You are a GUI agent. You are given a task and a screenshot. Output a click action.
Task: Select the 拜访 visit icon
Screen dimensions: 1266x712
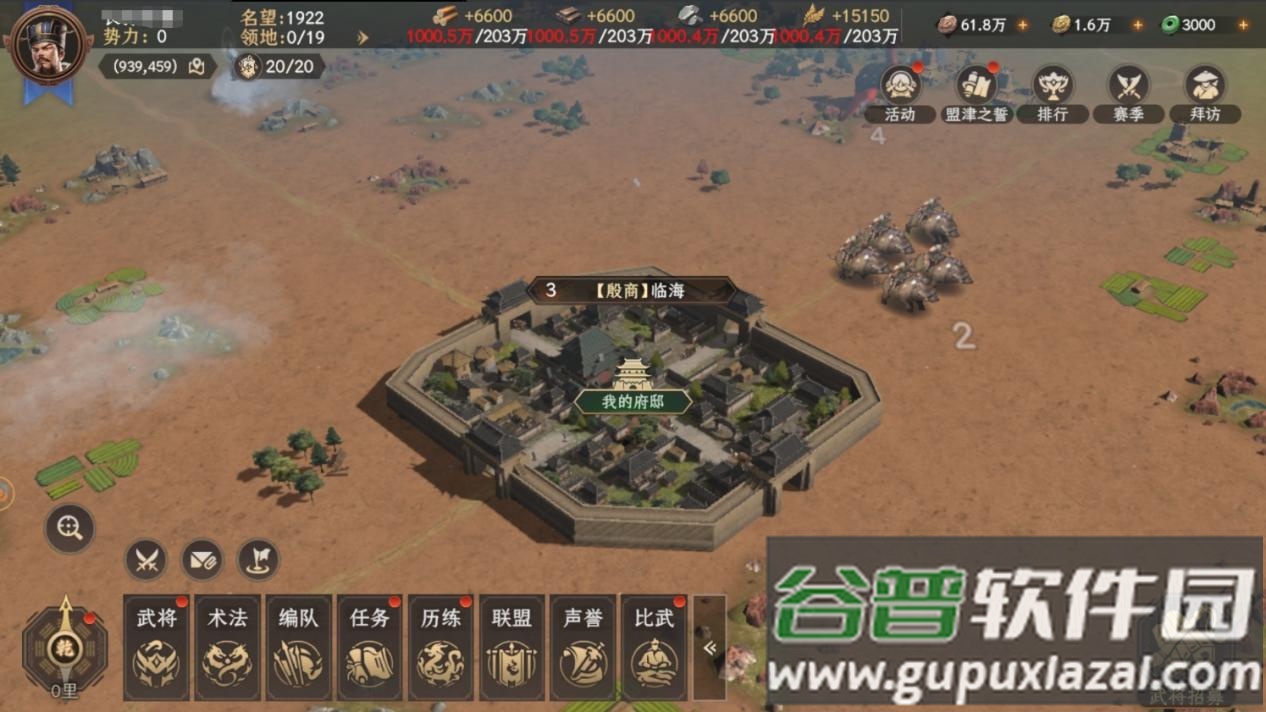pos(1205,92)
